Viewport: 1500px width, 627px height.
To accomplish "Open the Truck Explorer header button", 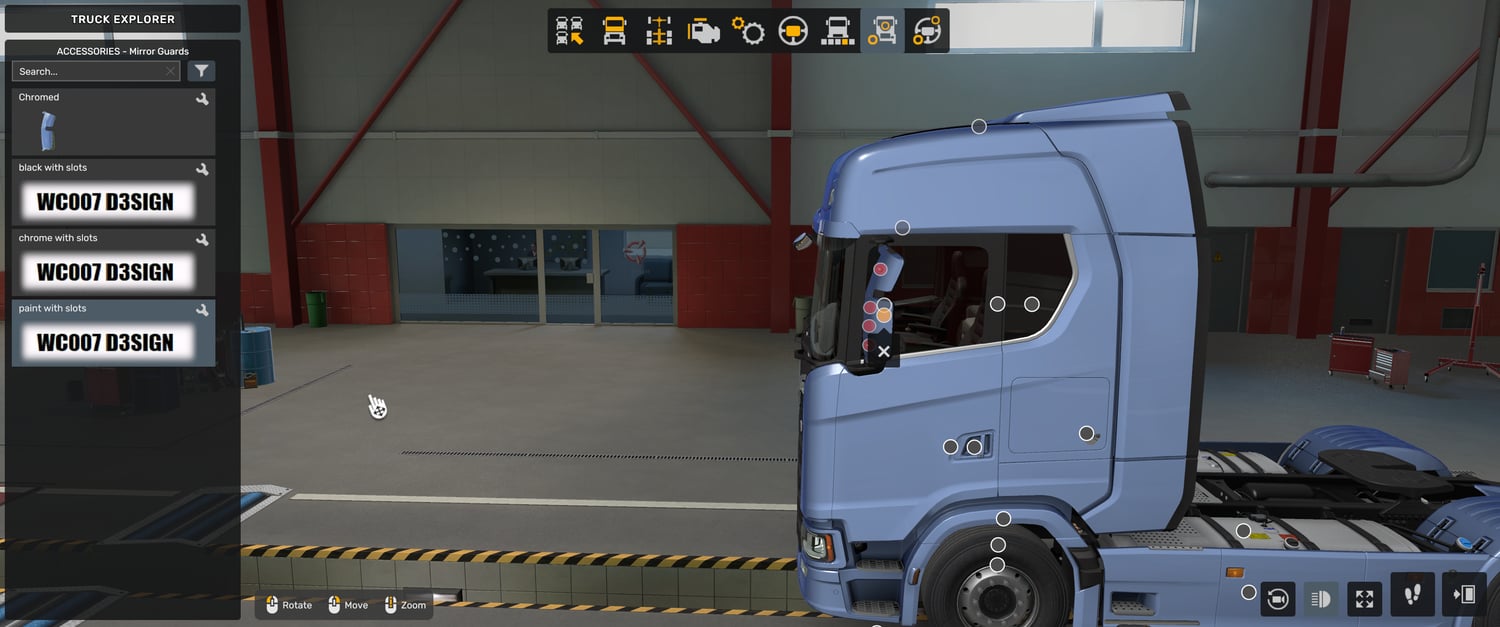I will click(x=122, y=19).
